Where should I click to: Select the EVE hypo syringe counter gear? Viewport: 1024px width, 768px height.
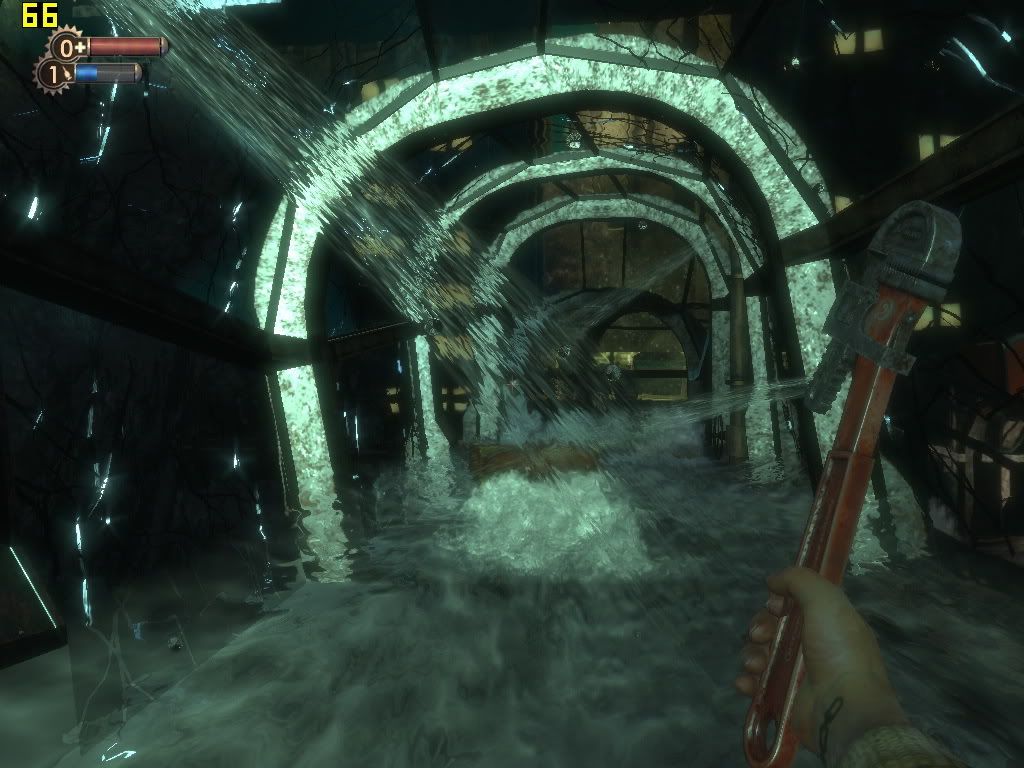(x=53, y=74)
